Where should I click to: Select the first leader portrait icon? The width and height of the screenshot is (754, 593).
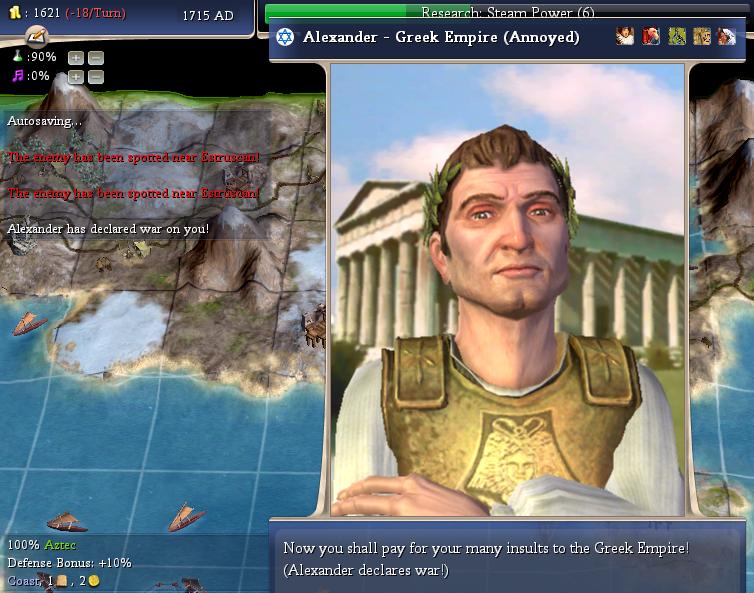click(x=625, y=37)
